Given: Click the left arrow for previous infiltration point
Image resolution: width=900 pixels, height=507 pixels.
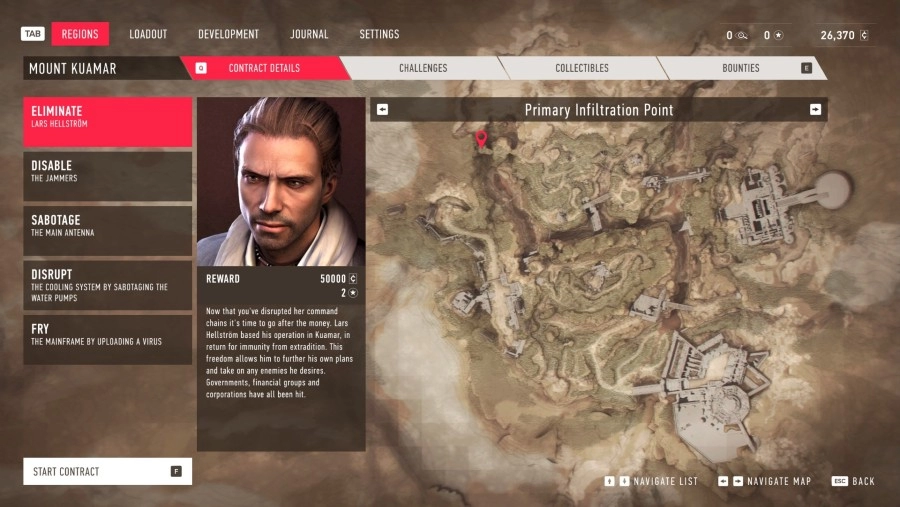Looking at the screenshot, I should point(383,110).
